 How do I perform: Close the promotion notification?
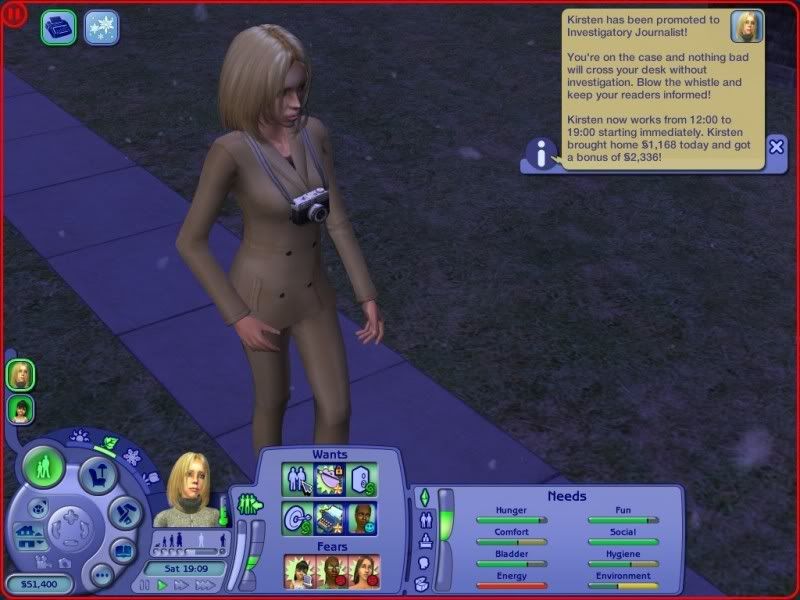776,146
